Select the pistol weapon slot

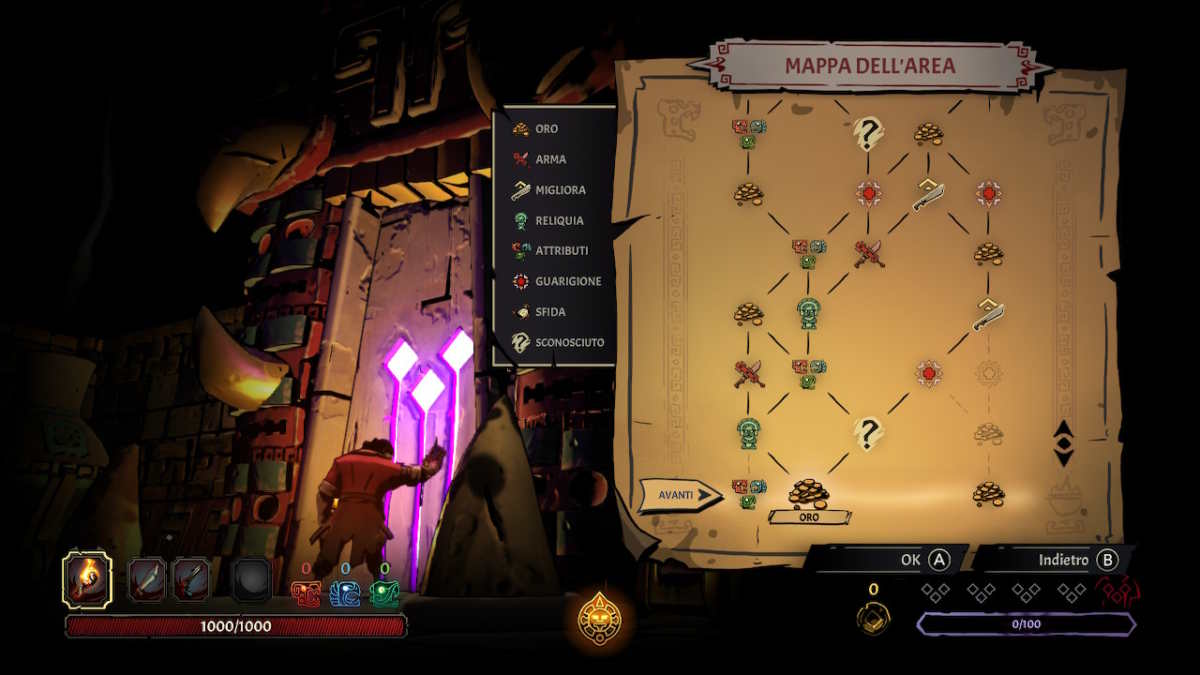192,579
